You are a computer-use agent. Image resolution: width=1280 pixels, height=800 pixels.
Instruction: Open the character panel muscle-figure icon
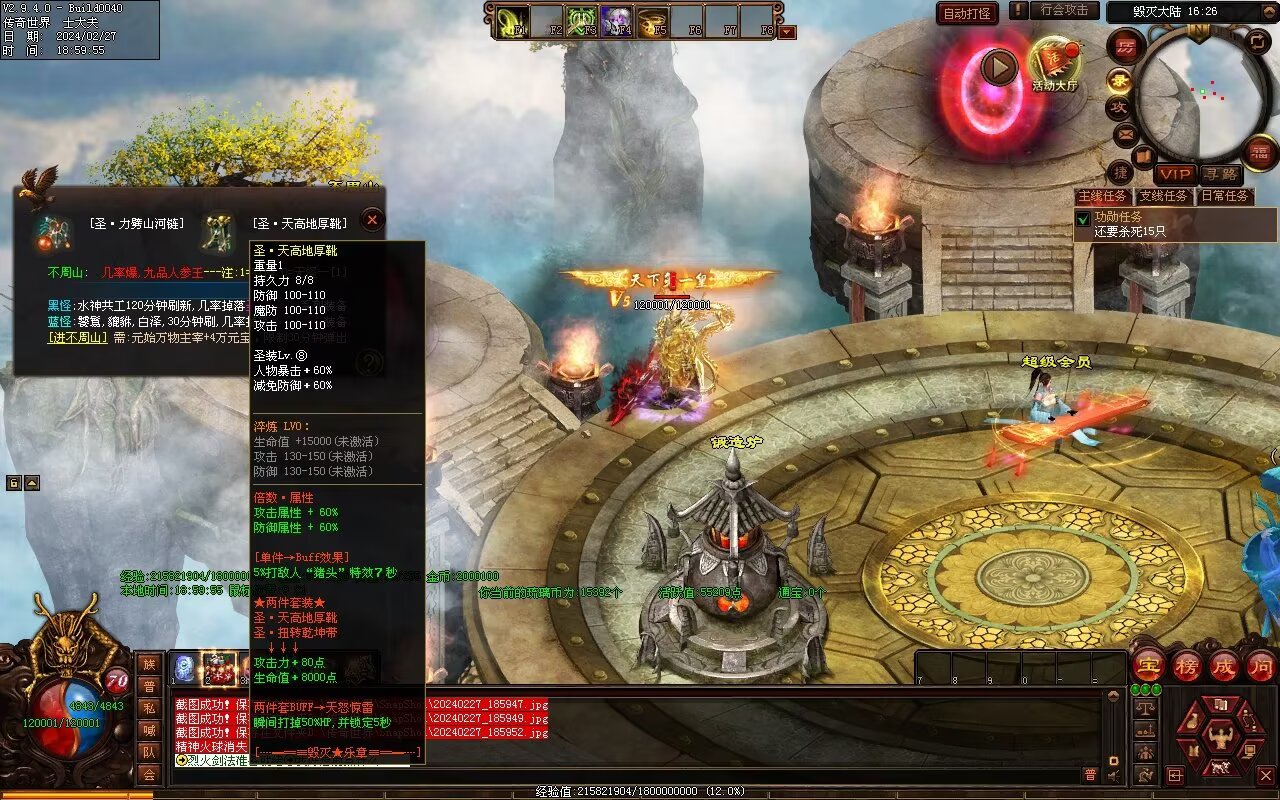coord(1220,740)
